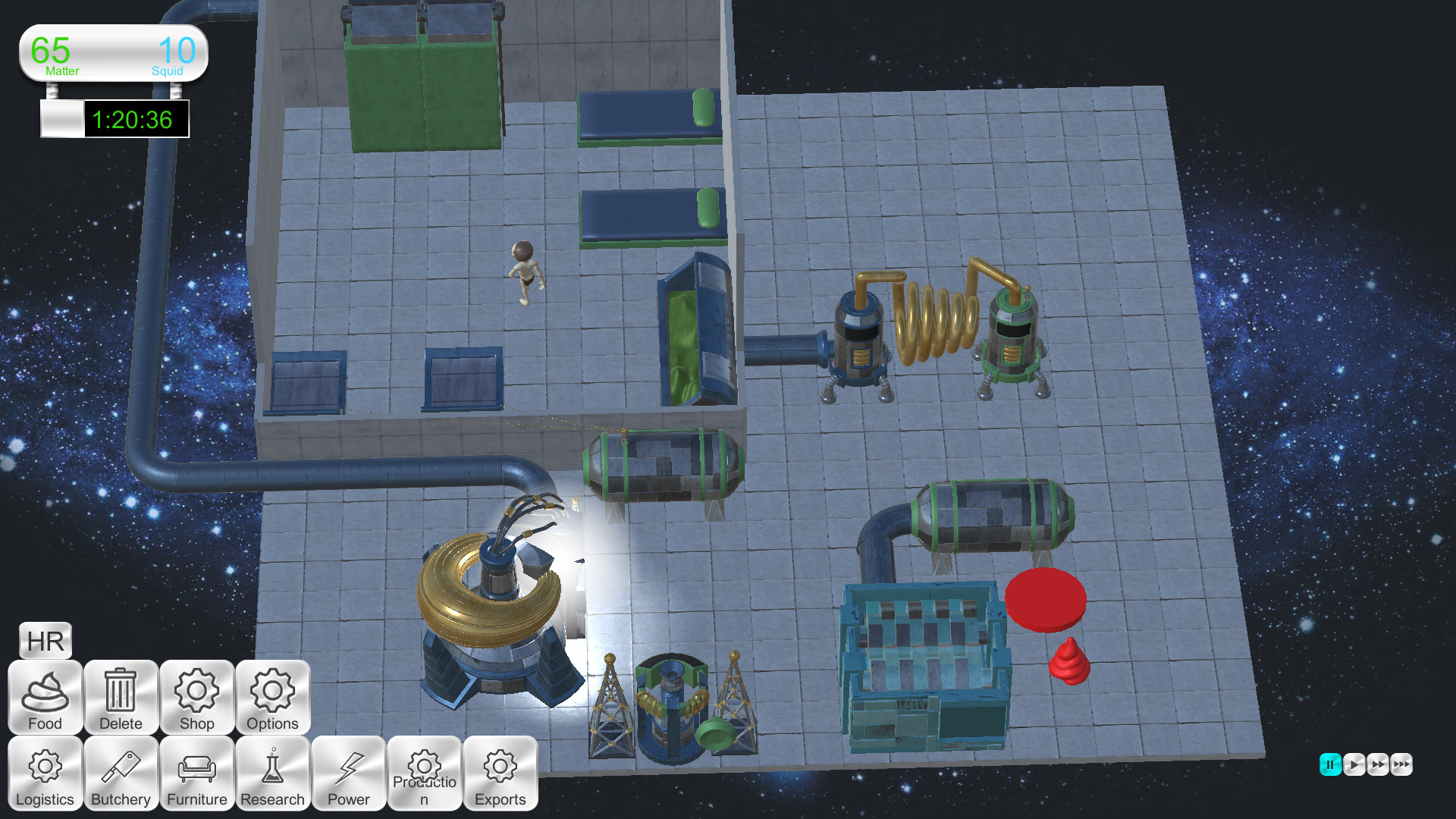Open the HR panel
Image resolution: width=1456 pixels, height=819 pixels.
45,641
